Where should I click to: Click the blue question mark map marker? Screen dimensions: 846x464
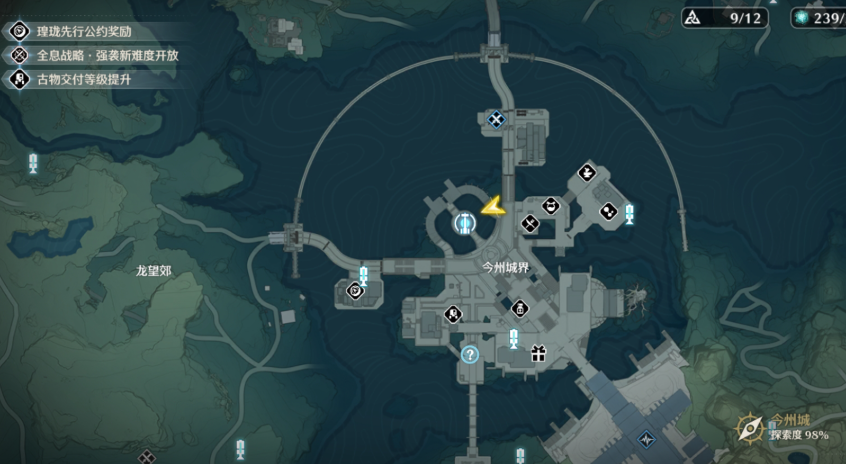click(x=470, y=353)
